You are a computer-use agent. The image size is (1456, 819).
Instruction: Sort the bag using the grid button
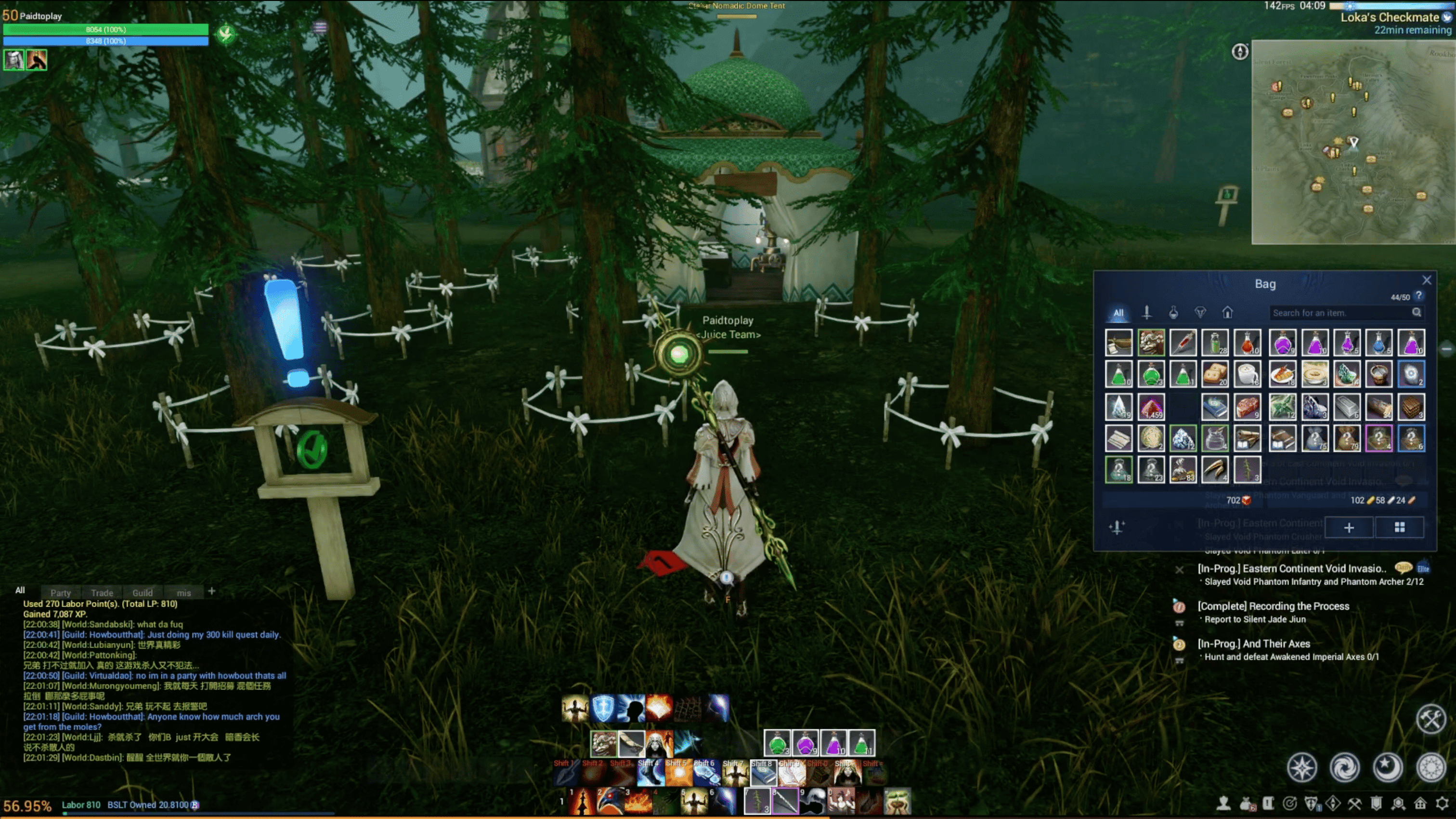pyautogui.click(x=1400, y=527)
